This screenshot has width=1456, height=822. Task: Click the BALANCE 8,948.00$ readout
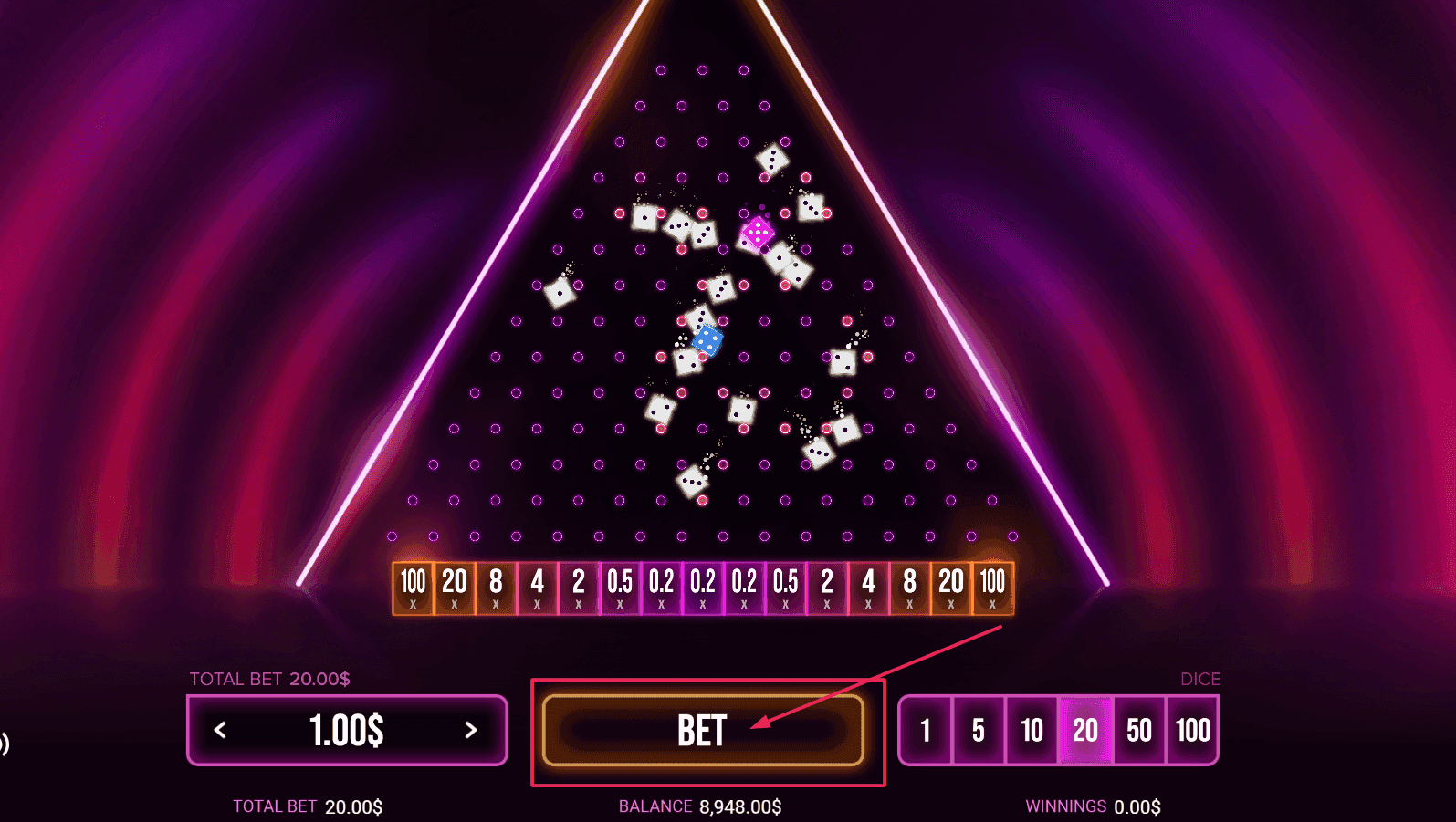(698, 806)
